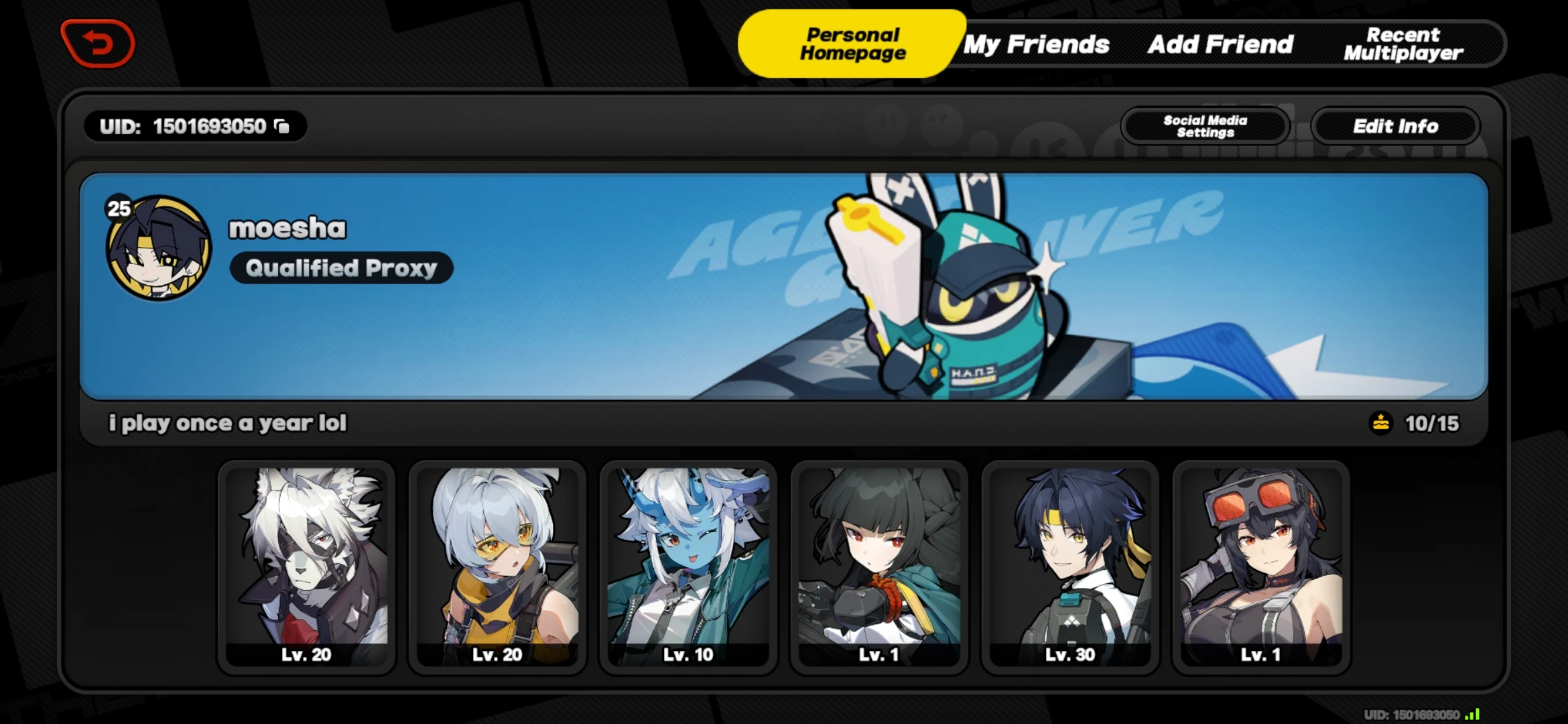The width and height of the screenshot is (1568, 724).
Task: Click the Edit Info button
Action: coord(1395,127)
